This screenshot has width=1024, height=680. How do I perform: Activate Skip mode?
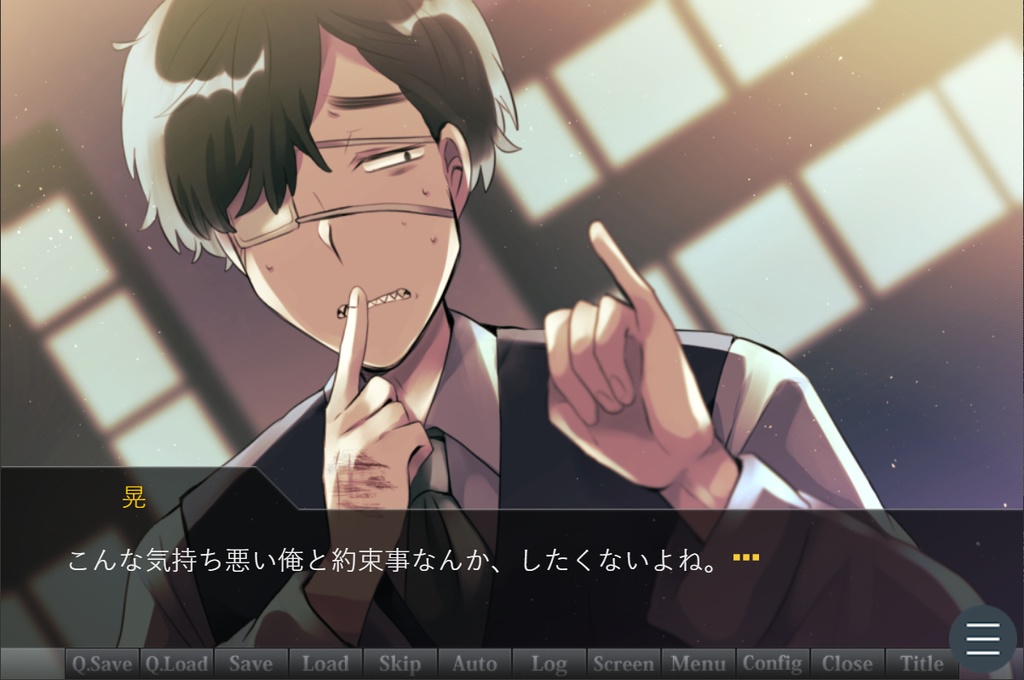(400, 663)
